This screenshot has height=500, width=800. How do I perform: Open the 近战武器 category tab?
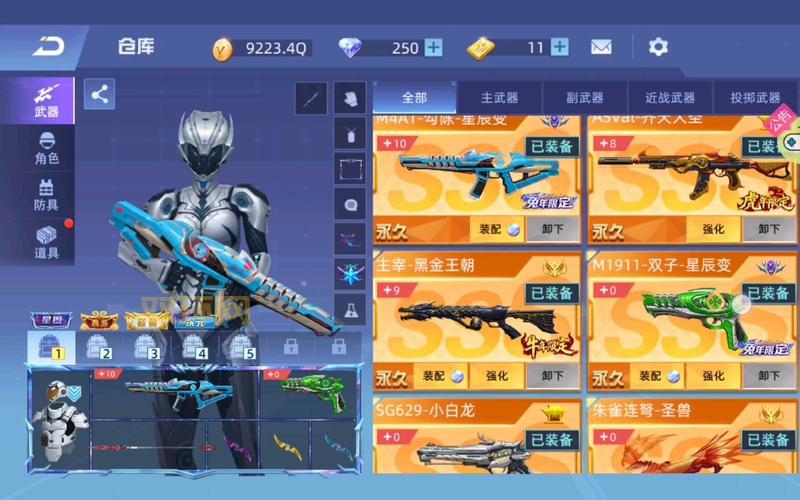pos(669,98)
